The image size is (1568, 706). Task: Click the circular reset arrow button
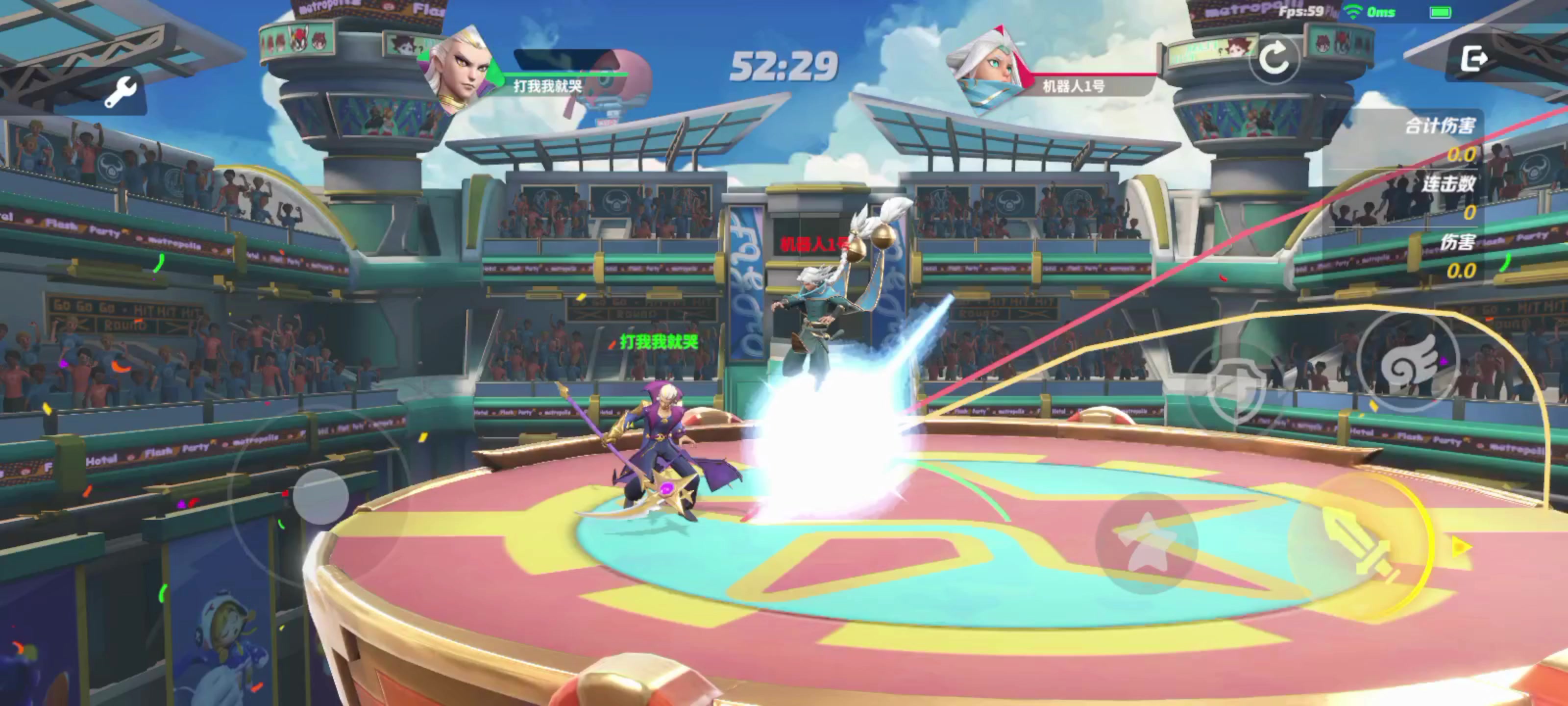(x=1274, y=59)
